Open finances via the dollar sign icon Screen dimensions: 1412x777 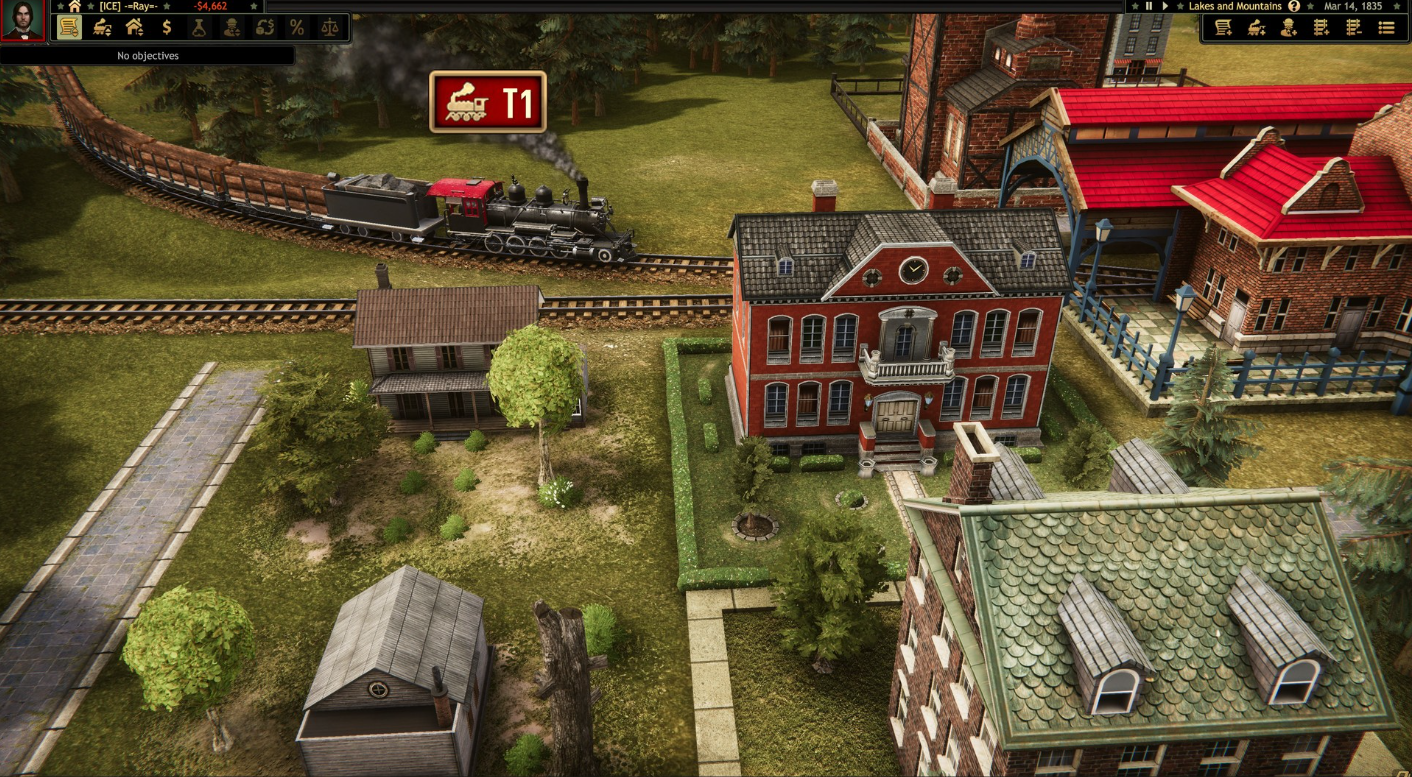166,27
